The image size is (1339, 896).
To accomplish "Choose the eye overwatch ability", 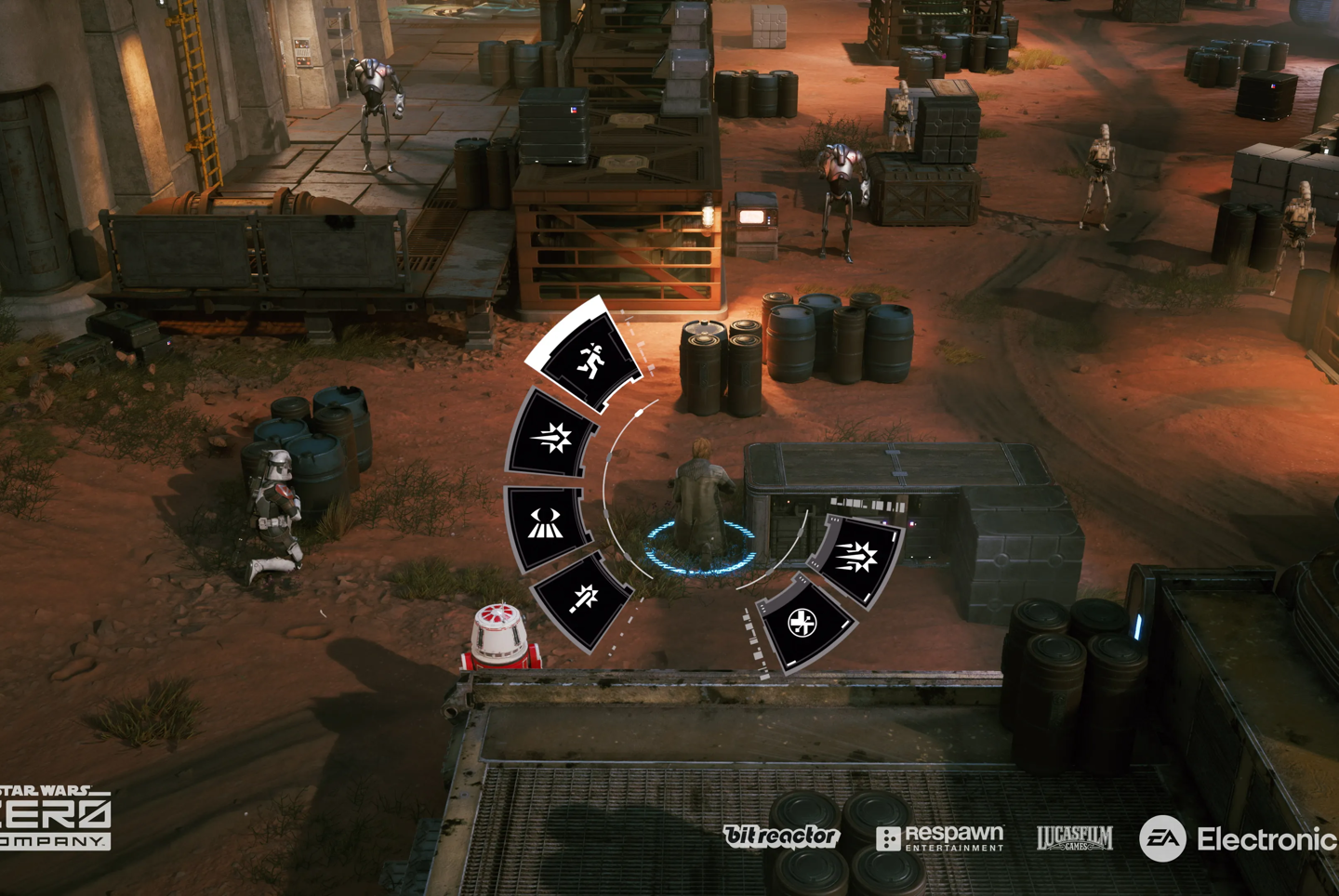I will point(546,525).
